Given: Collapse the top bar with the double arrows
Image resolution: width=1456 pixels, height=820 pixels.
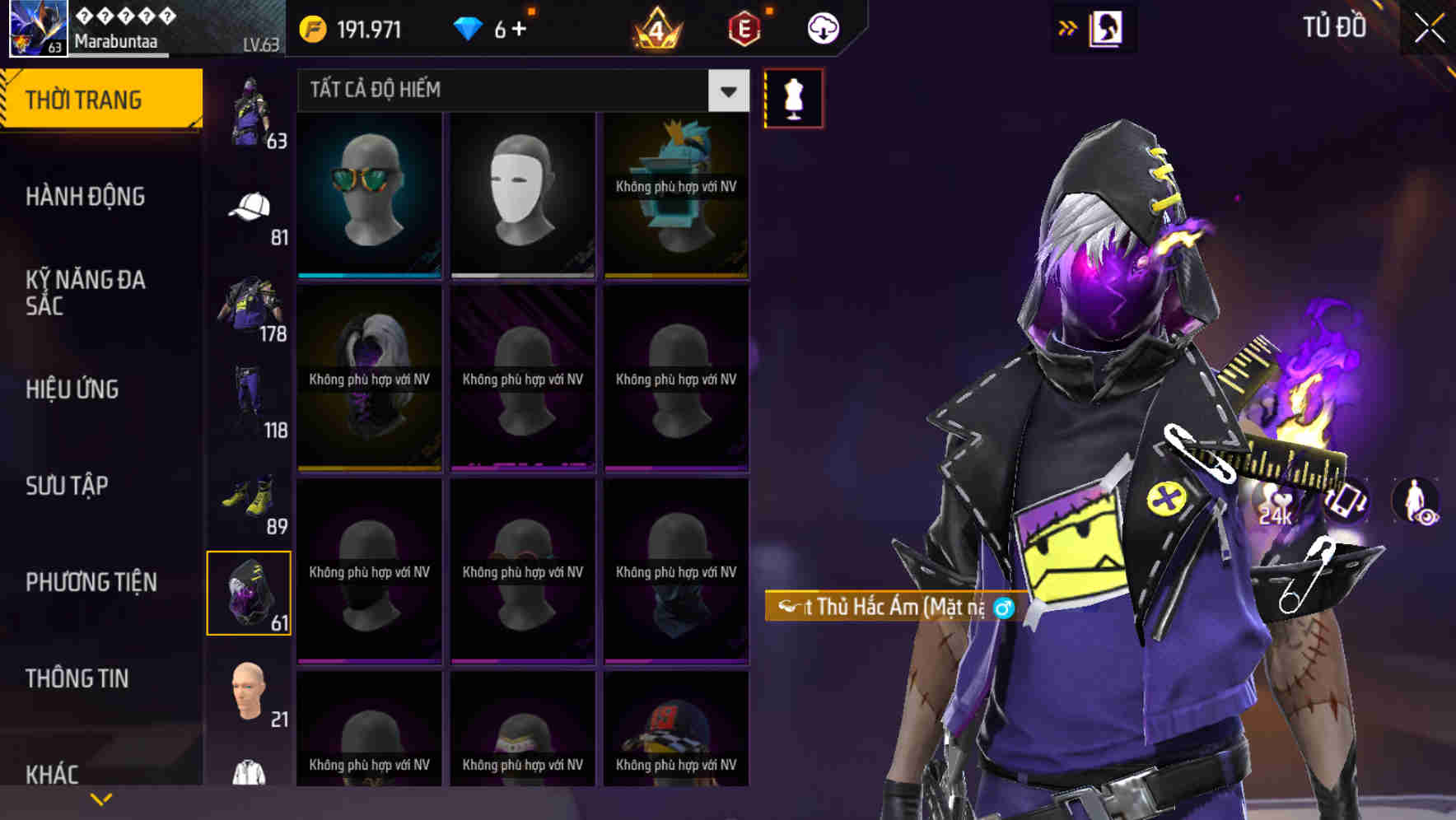Looking at the screenshot, I should point(1068,27).
